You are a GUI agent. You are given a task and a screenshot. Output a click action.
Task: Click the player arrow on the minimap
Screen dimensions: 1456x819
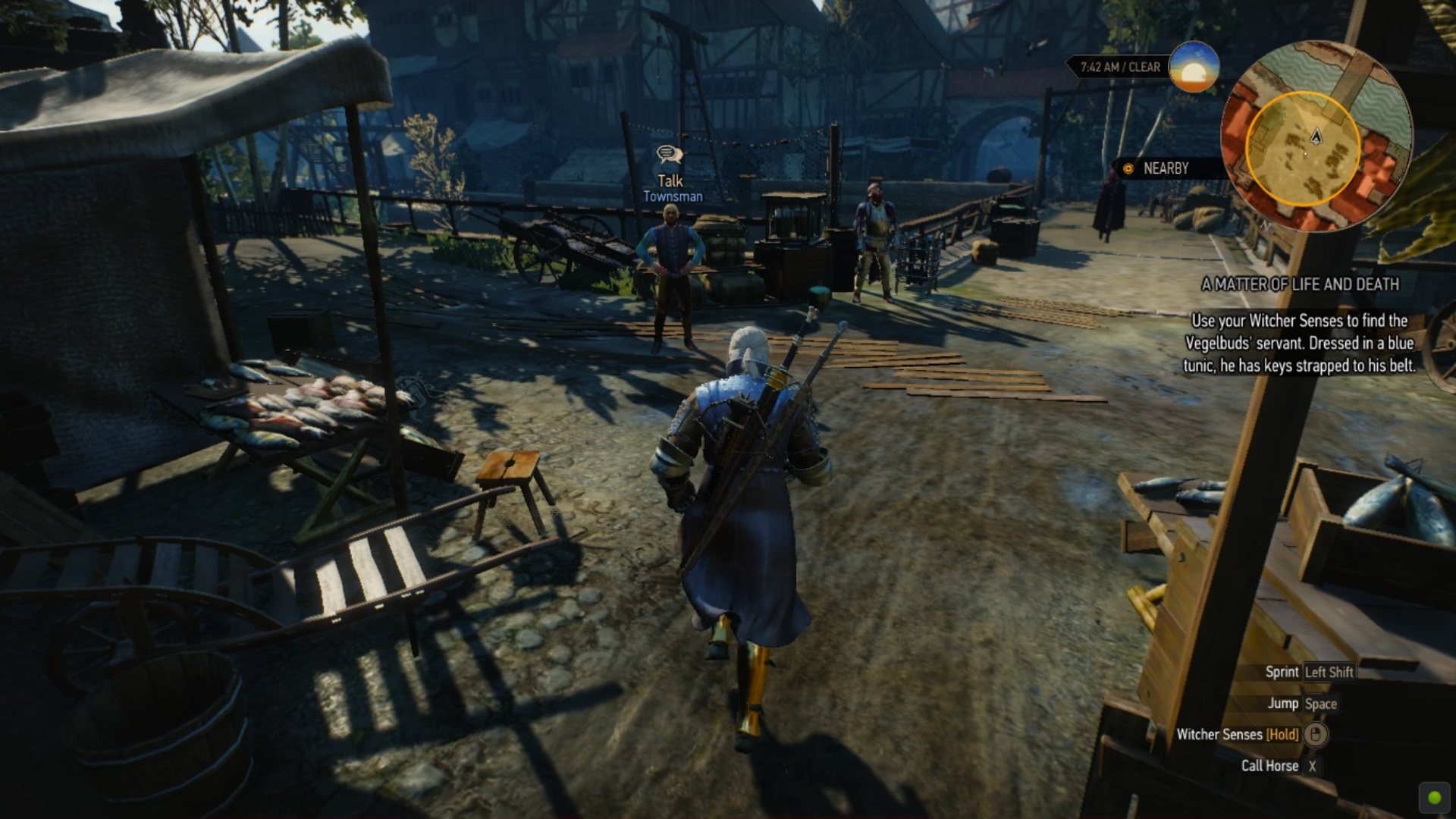pyautogui.click(x=1316, y=136)
